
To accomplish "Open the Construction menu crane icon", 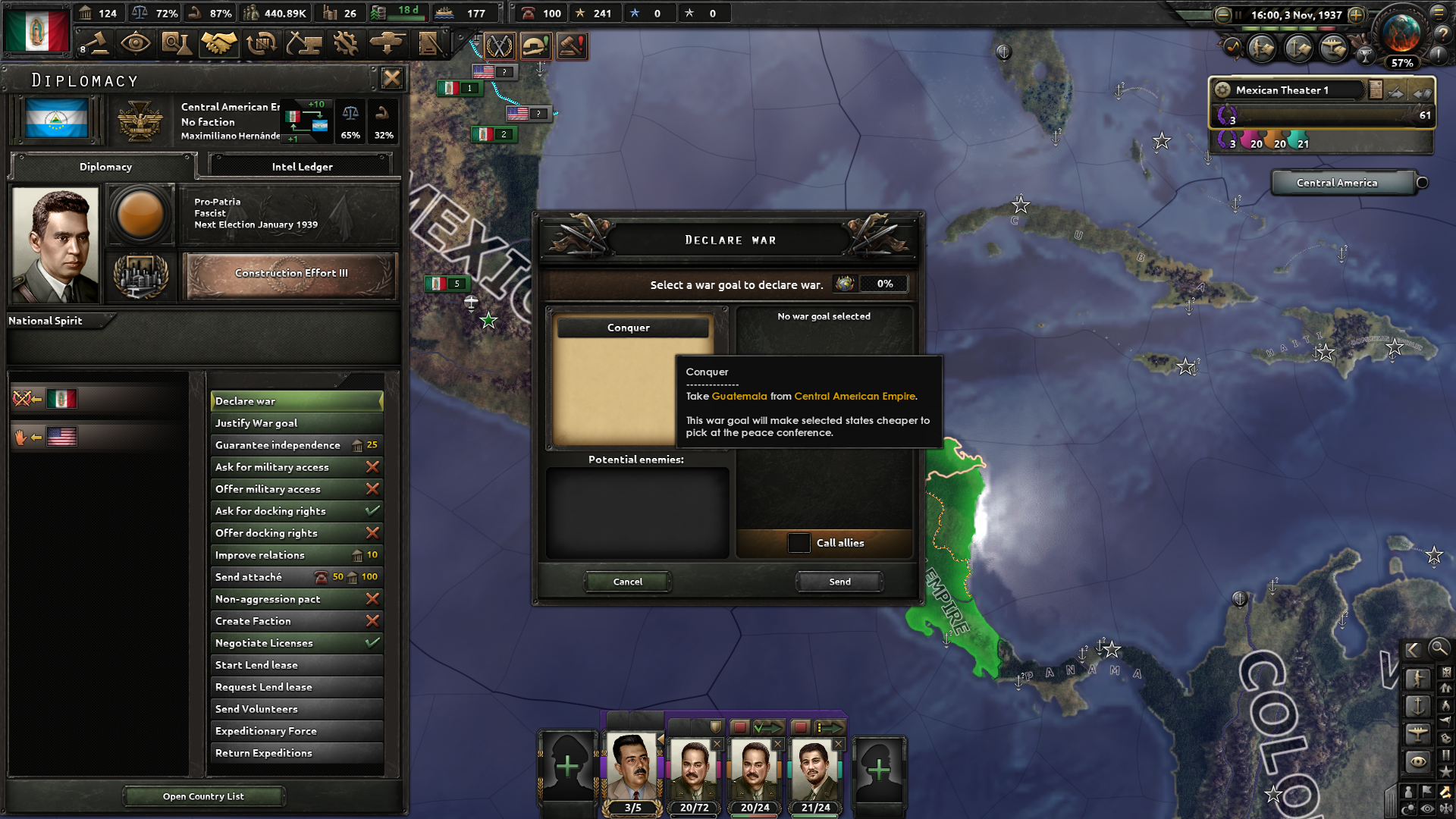I will coord(303,44).
